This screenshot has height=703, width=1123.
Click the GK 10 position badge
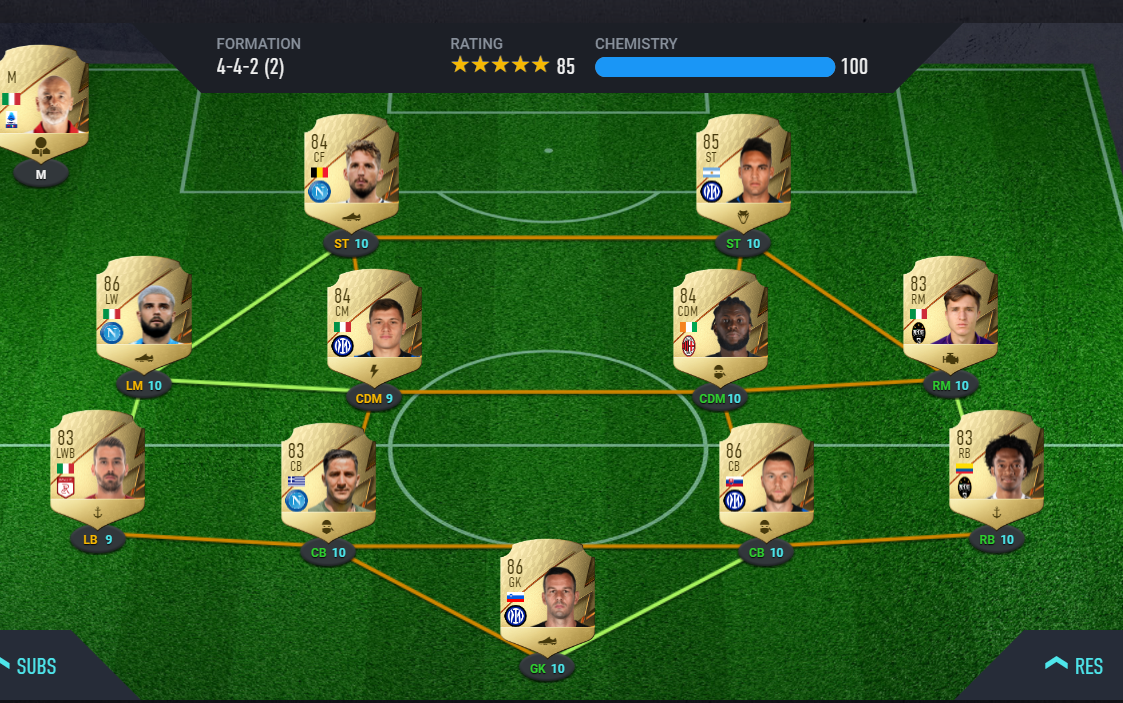[x=547, y=668]
